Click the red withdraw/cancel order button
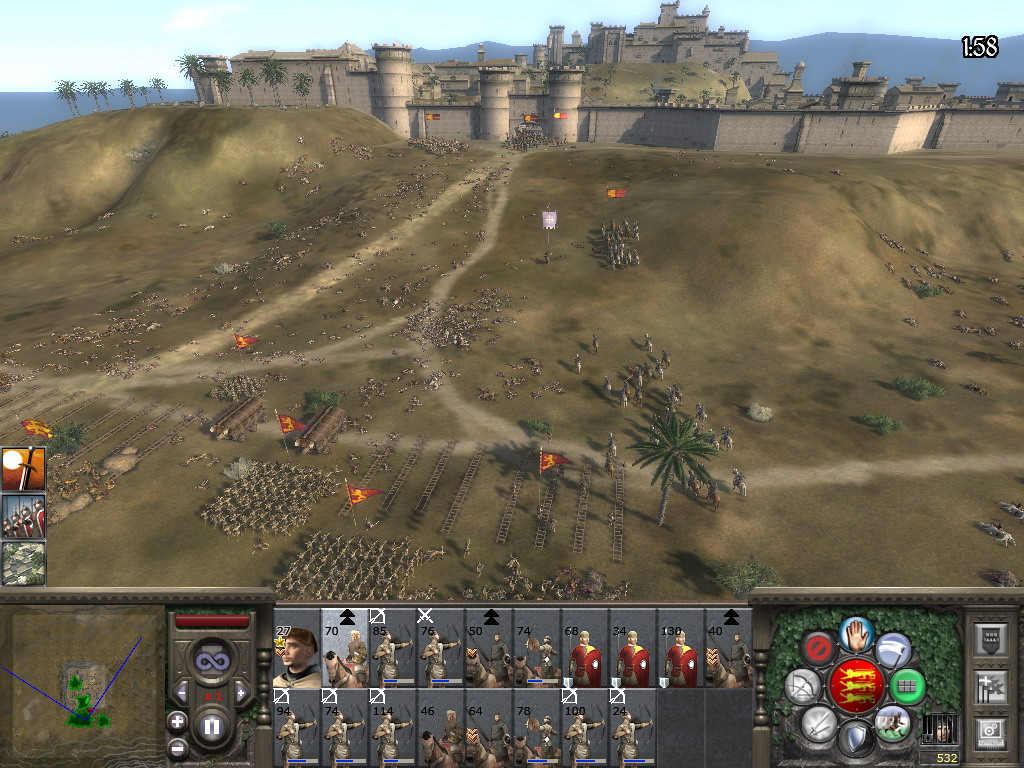Viewport: 1024px width, 768px height. click(x=818, y=648)
